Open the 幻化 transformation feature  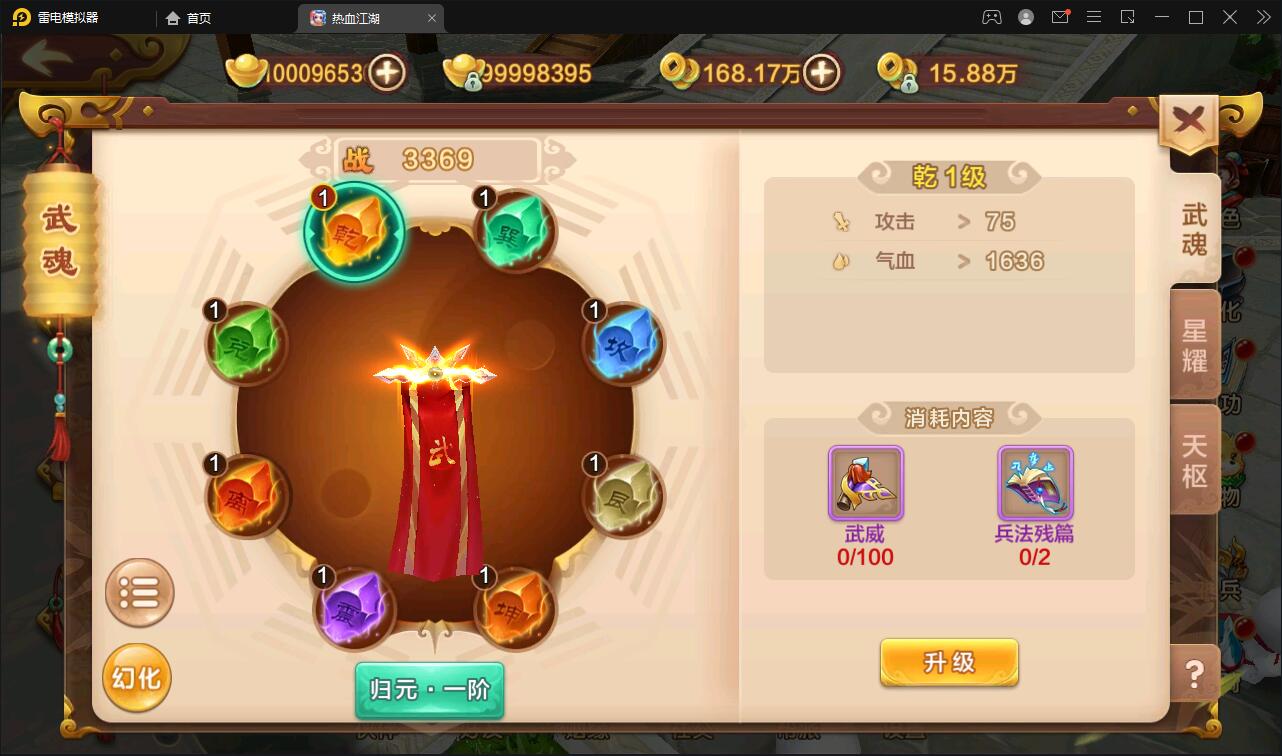(137, 677)
